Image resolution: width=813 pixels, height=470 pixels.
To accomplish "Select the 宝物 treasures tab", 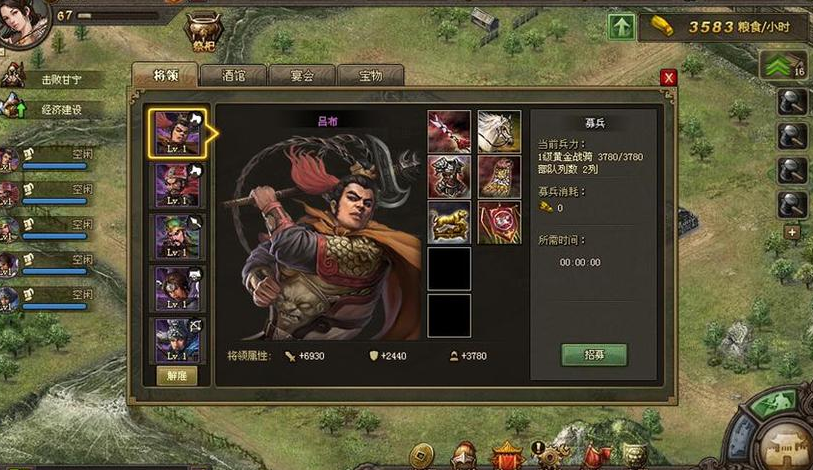I will (369, 76).
